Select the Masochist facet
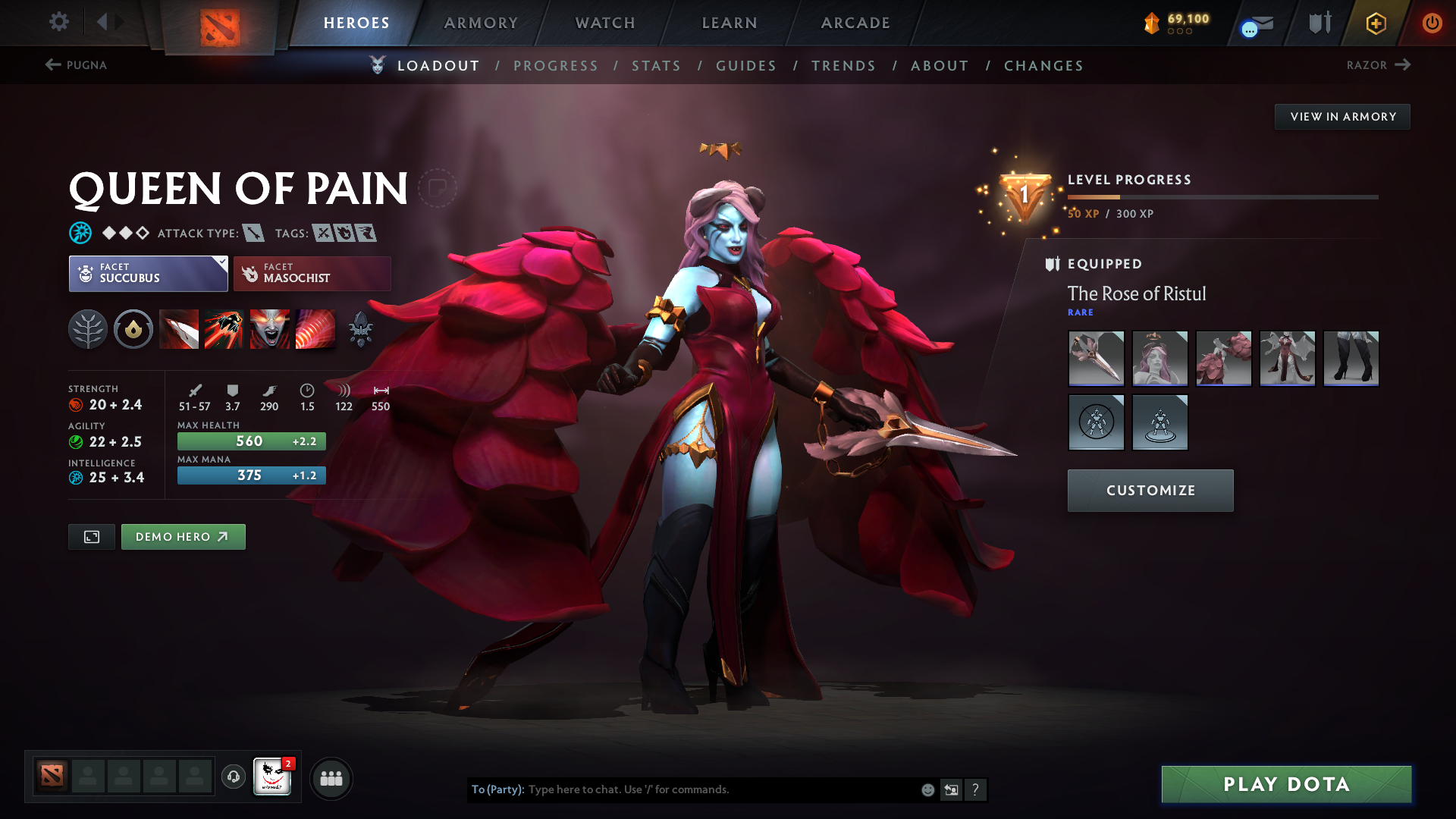 [312, 273]
